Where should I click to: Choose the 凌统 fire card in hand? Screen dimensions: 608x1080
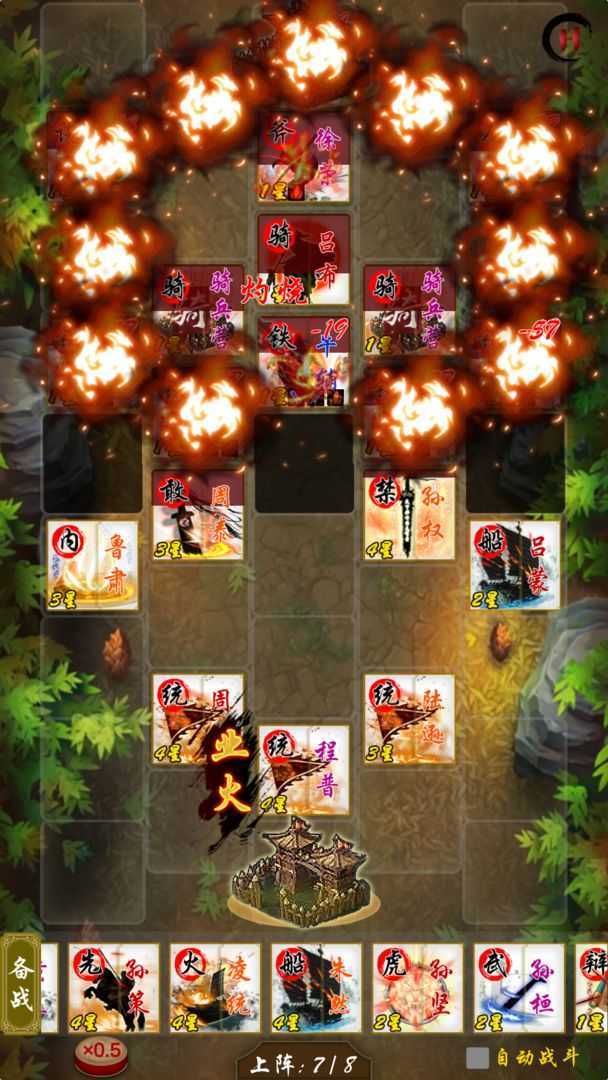pos(215,987)
